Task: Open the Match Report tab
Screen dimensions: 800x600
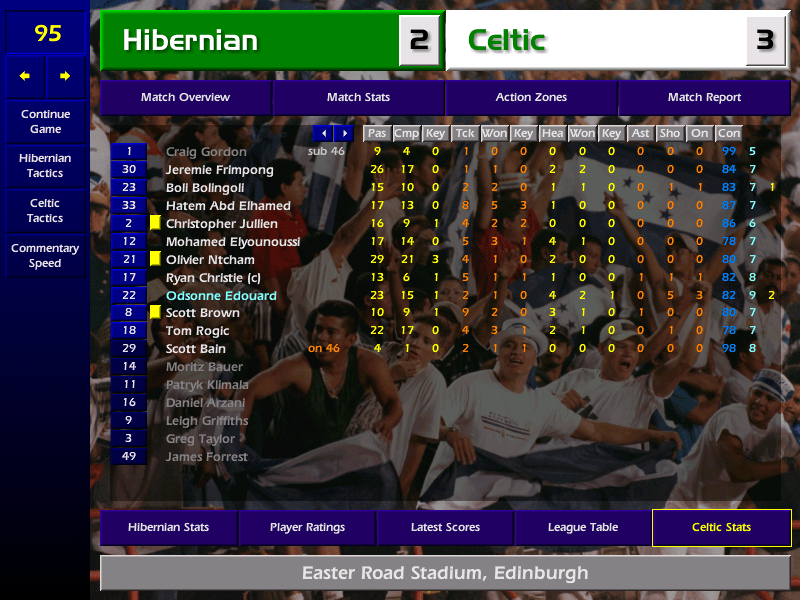Action: click(x=704, y=98)
